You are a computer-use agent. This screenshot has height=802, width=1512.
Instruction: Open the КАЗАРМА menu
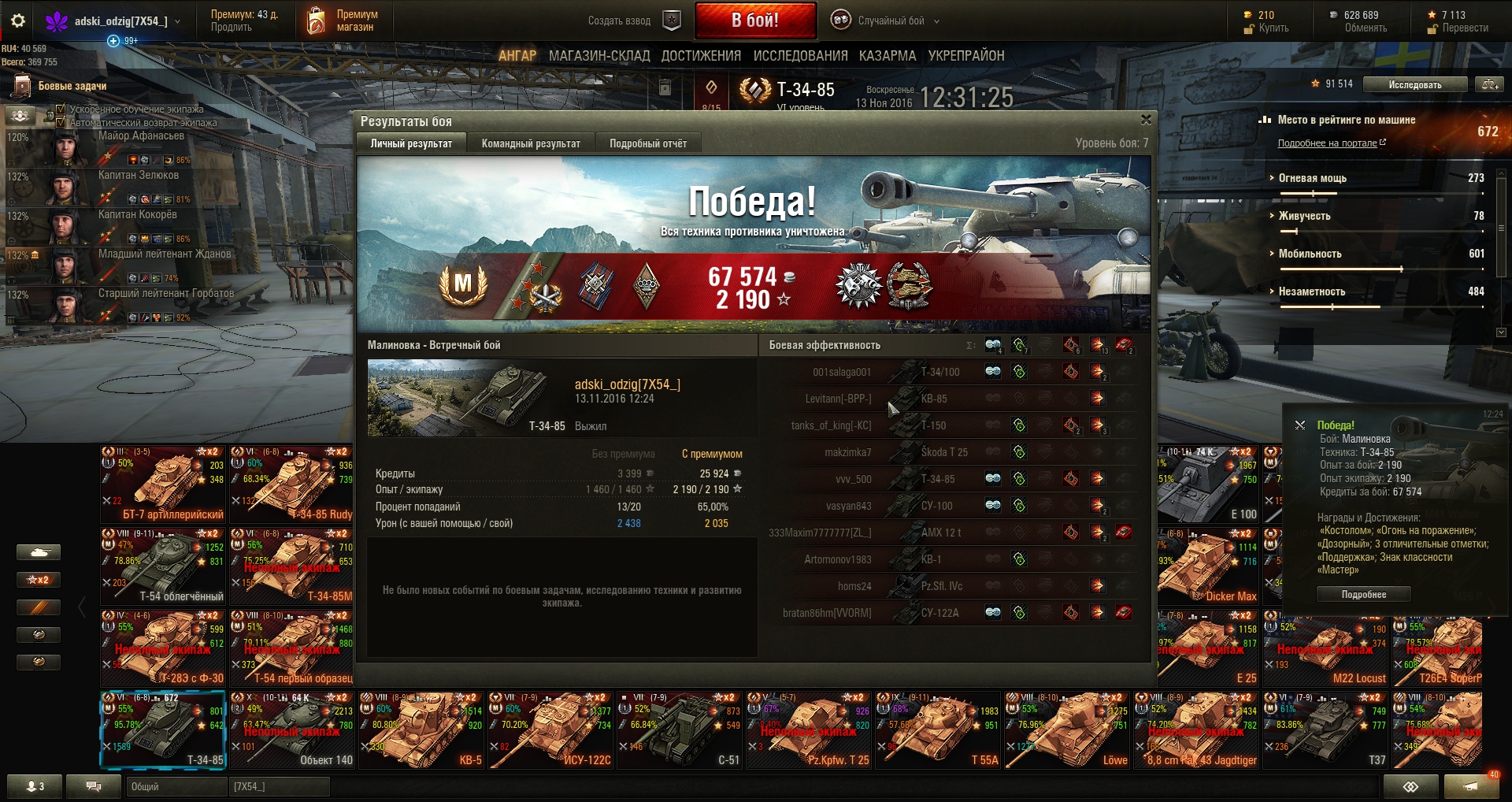888,56
